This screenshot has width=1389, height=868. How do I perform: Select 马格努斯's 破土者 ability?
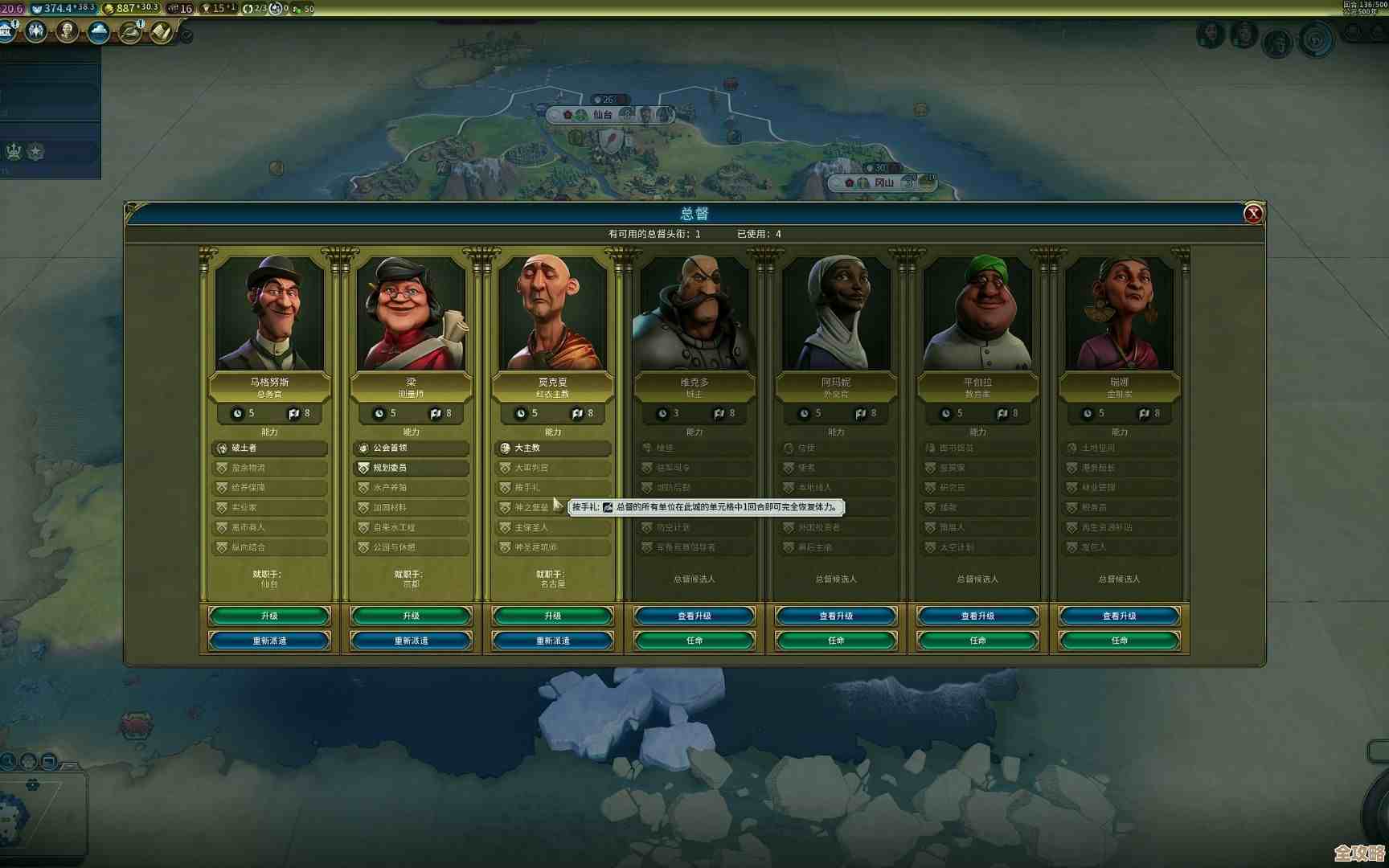pos(269,448)
